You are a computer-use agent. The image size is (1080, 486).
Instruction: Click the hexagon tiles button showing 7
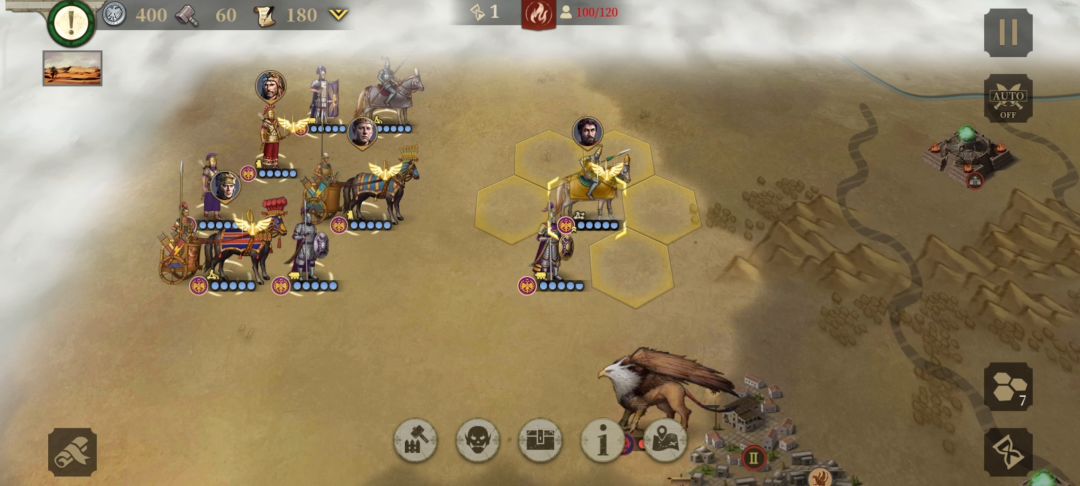1007,386
